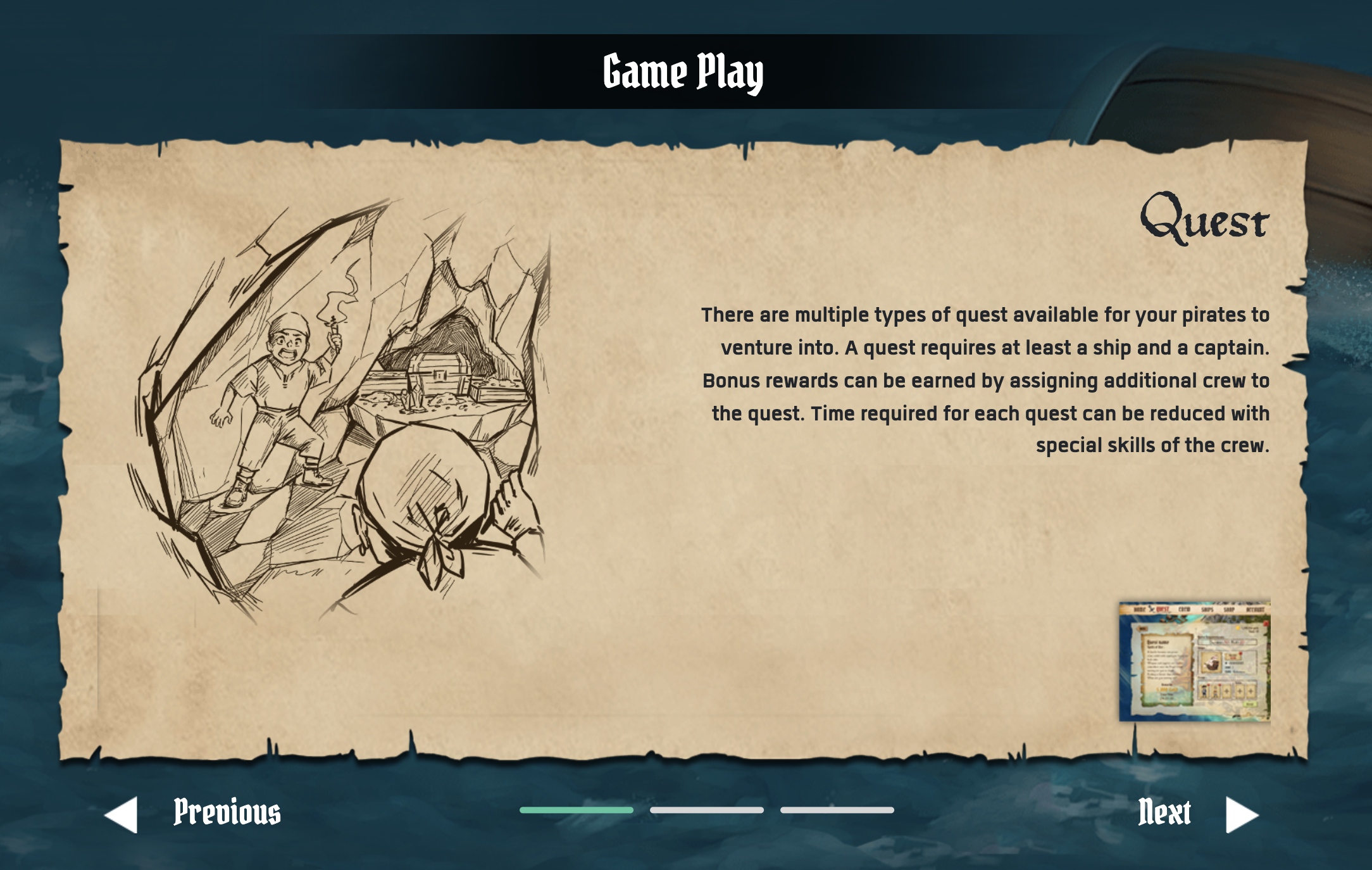This screenshot has height=870, width=1372.
Task: Select the first green page indicator
Action: click(576, 810)
